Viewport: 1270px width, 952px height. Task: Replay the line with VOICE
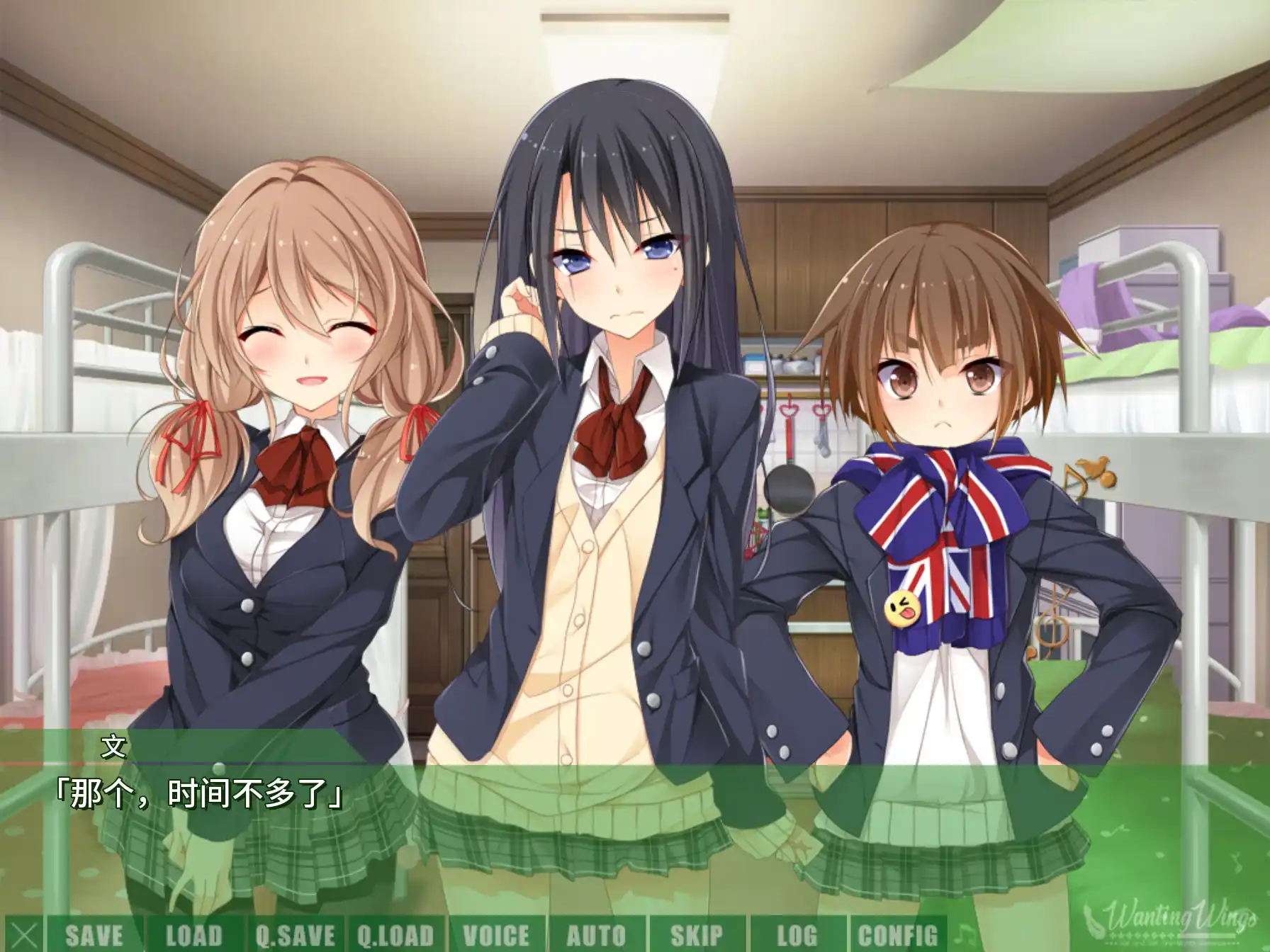tap(496, 934)
